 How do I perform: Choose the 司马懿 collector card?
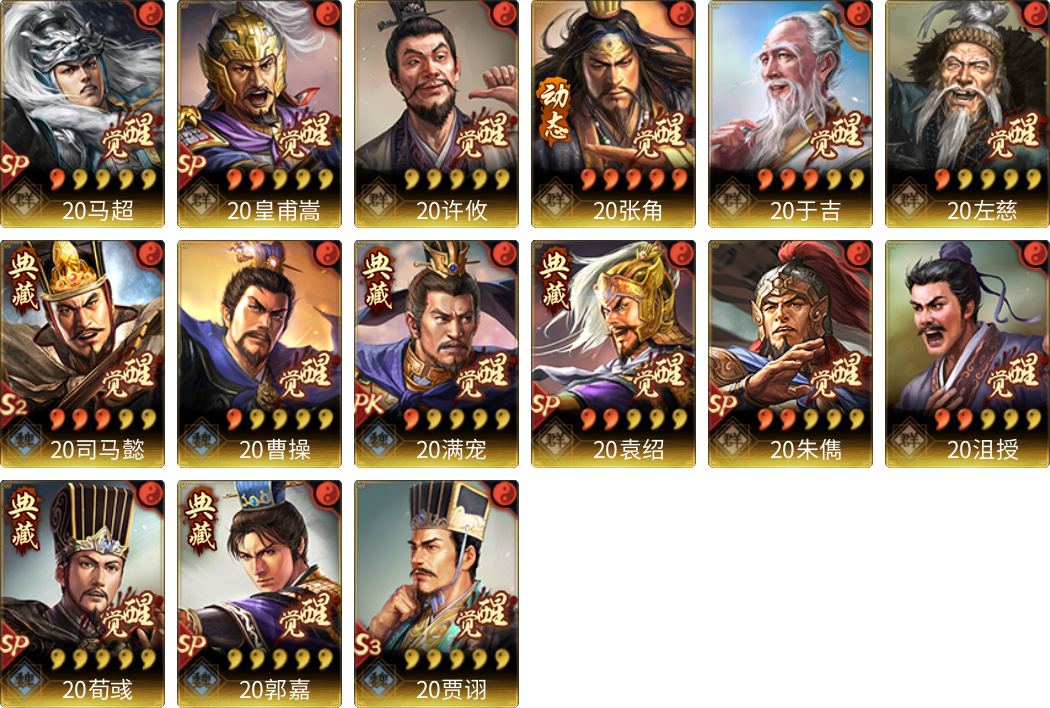[82, 353]
